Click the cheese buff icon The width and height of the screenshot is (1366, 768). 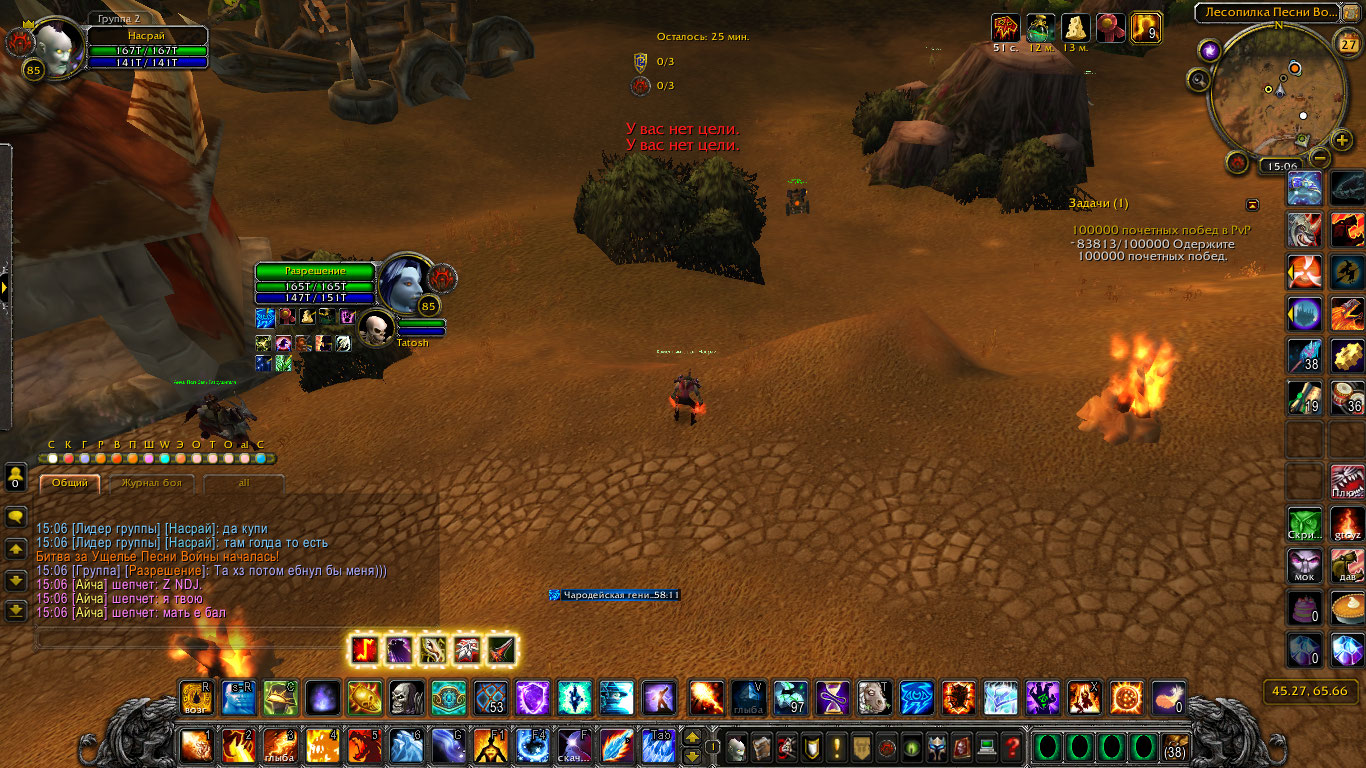[1075, 27]
